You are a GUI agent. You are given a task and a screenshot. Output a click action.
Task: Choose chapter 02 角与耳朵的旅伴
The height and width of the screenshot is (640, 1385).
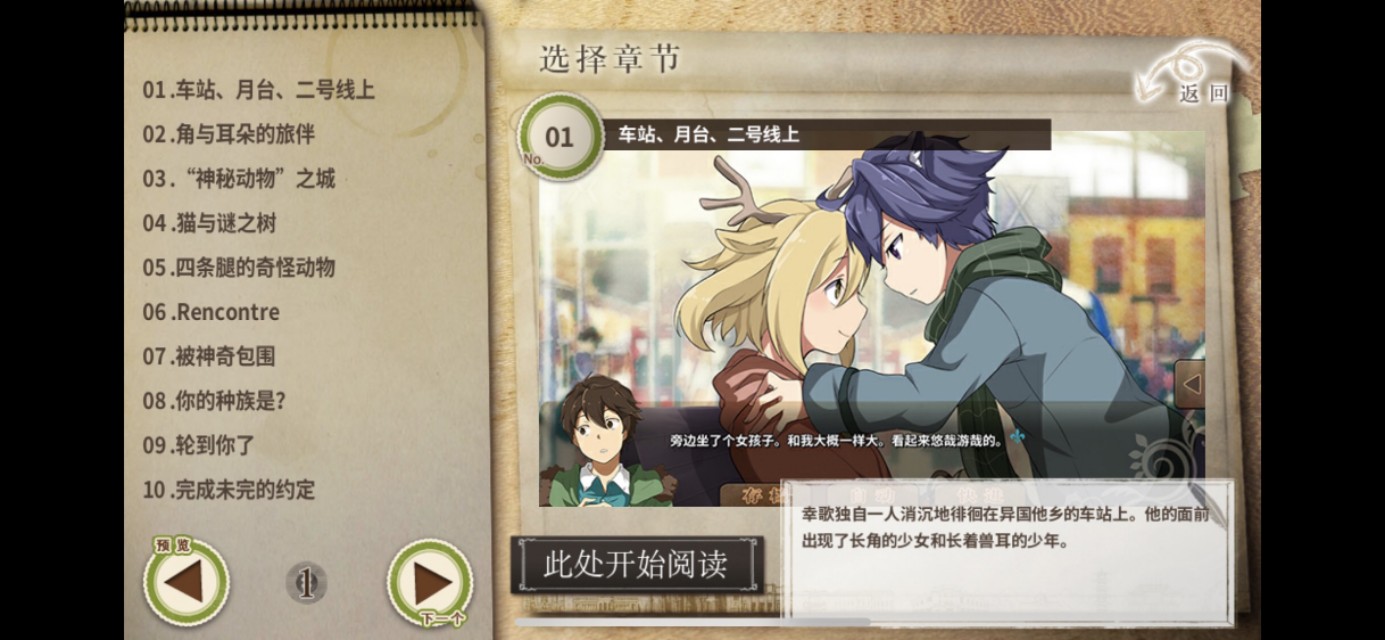[228, 134]
